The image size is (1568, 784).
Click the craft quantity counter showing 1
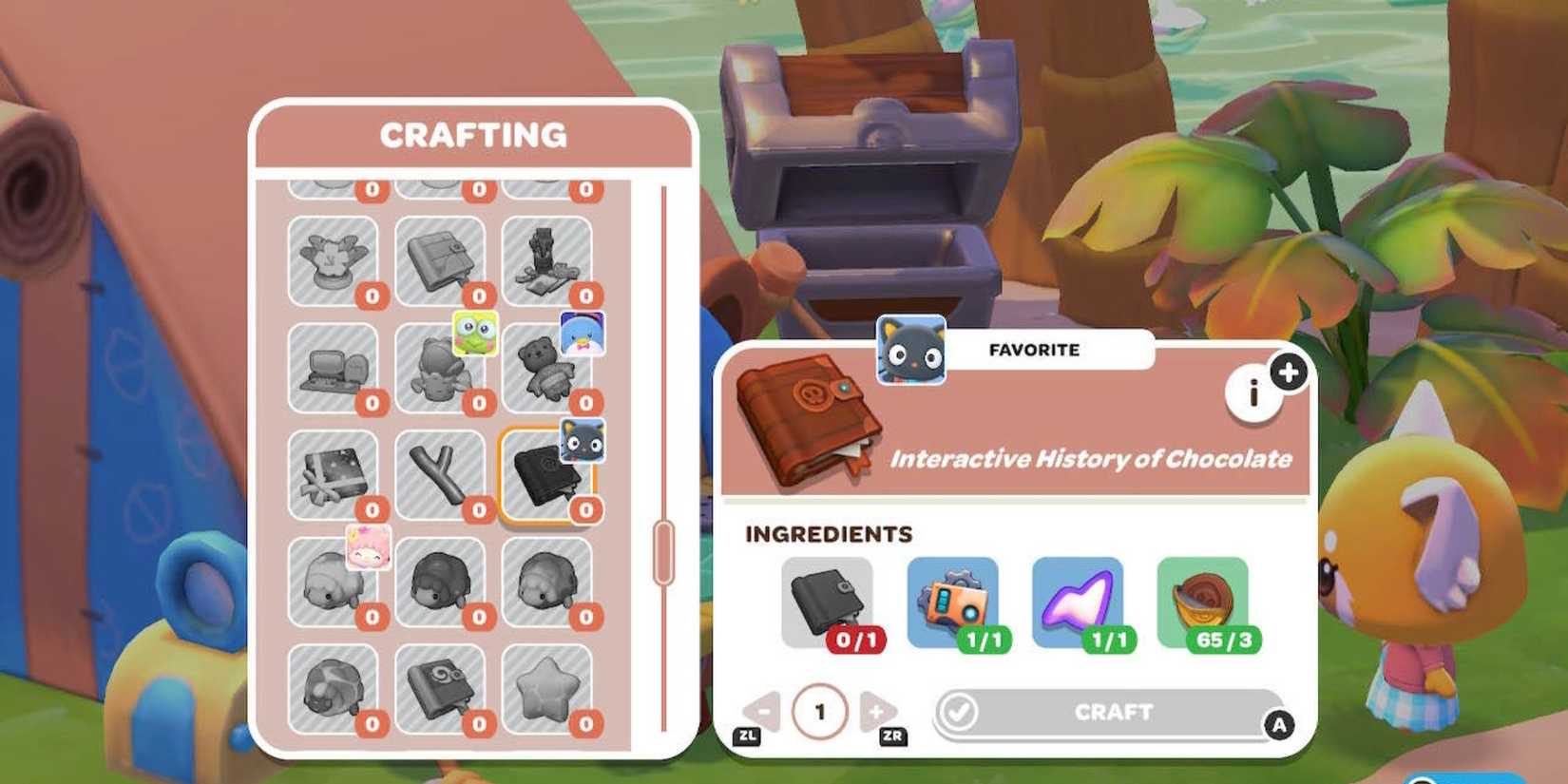tap(822, 713)
